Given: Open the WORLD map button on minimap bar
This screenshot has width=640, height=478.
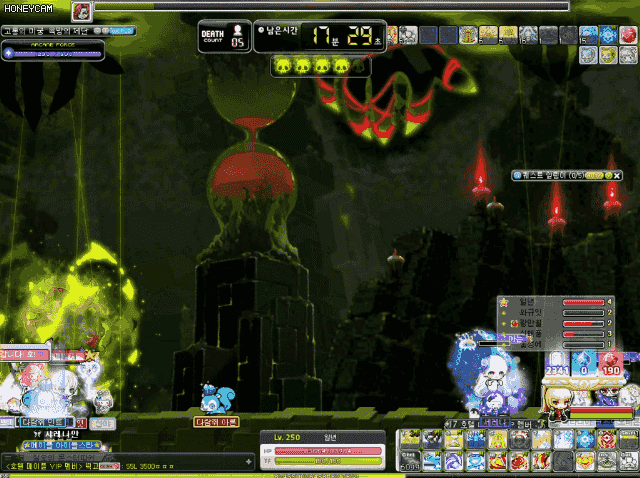Looking at the screenshot, I should click(121, 31).
